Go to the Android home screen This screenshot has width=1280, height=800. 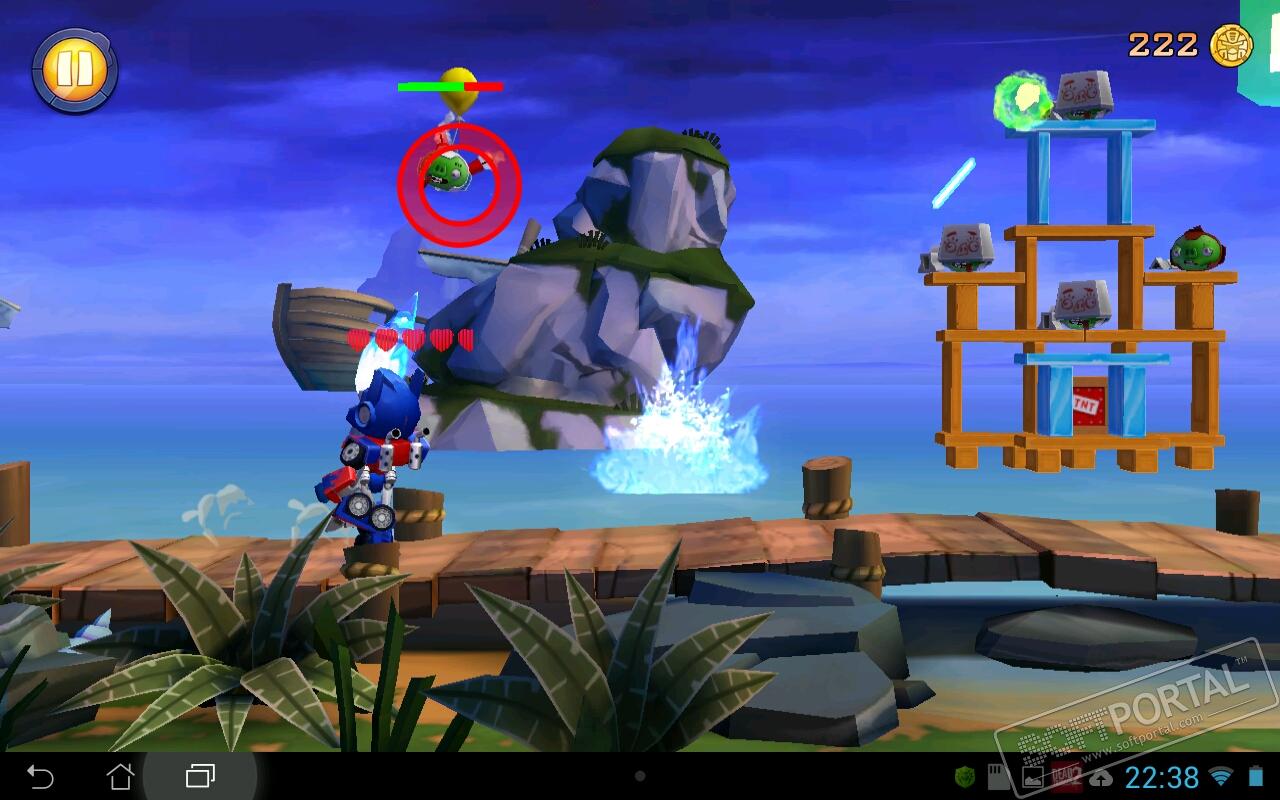120,776
